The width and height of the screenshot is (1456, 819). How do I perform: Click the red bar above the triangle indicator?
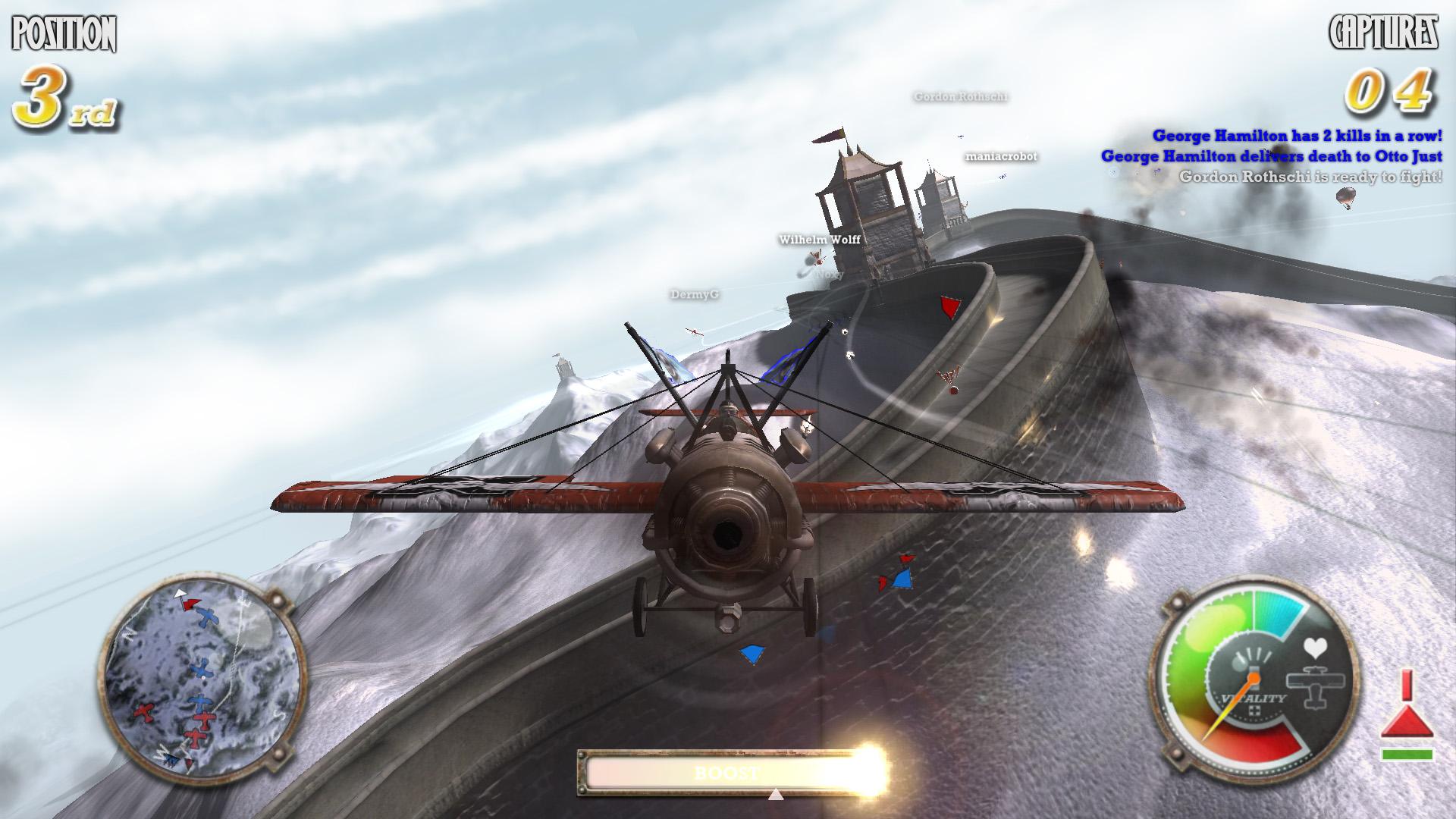[x=1406, y=684]
